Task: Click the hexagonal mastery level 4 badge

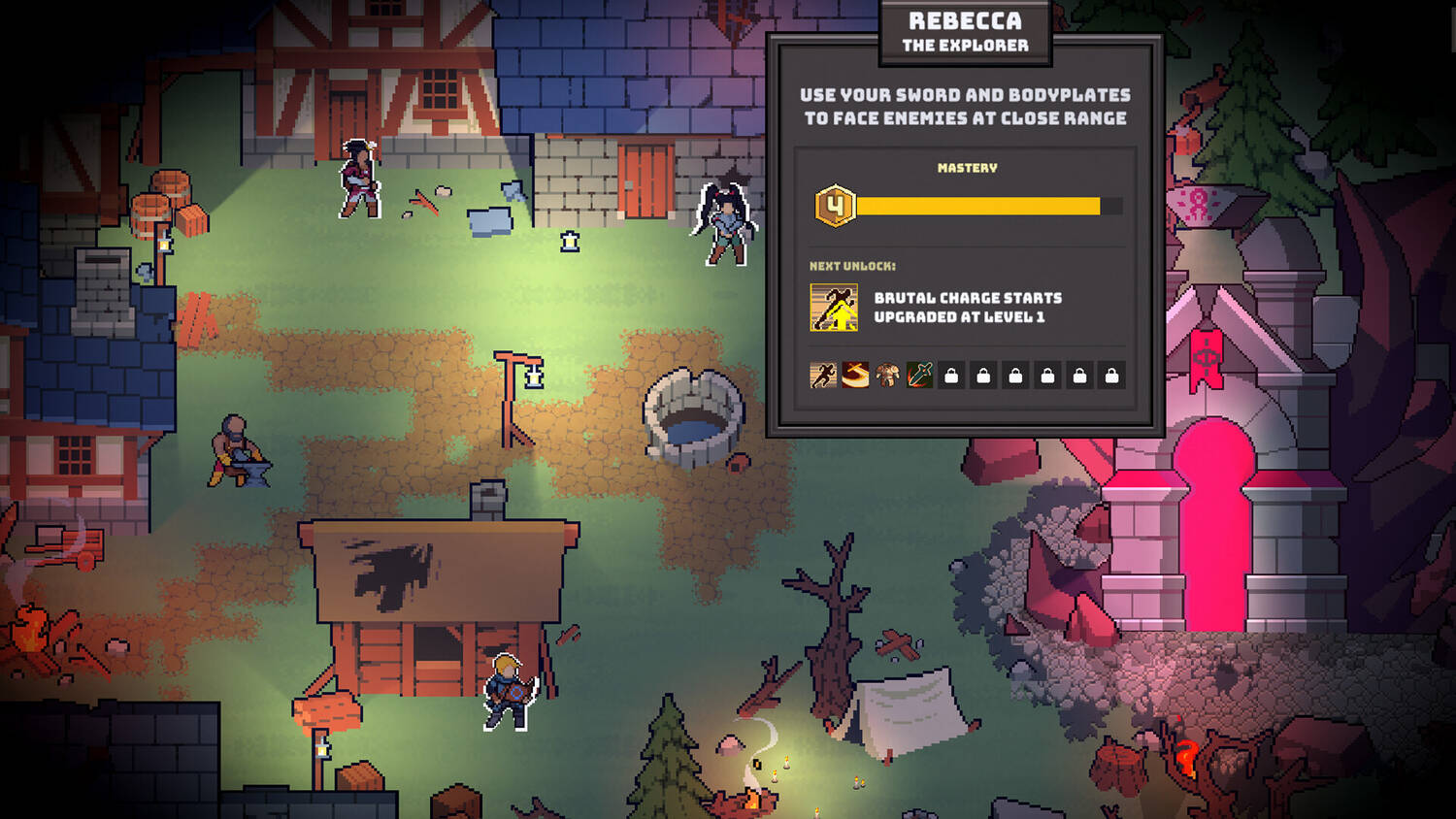Action: (x=835, y=206)
